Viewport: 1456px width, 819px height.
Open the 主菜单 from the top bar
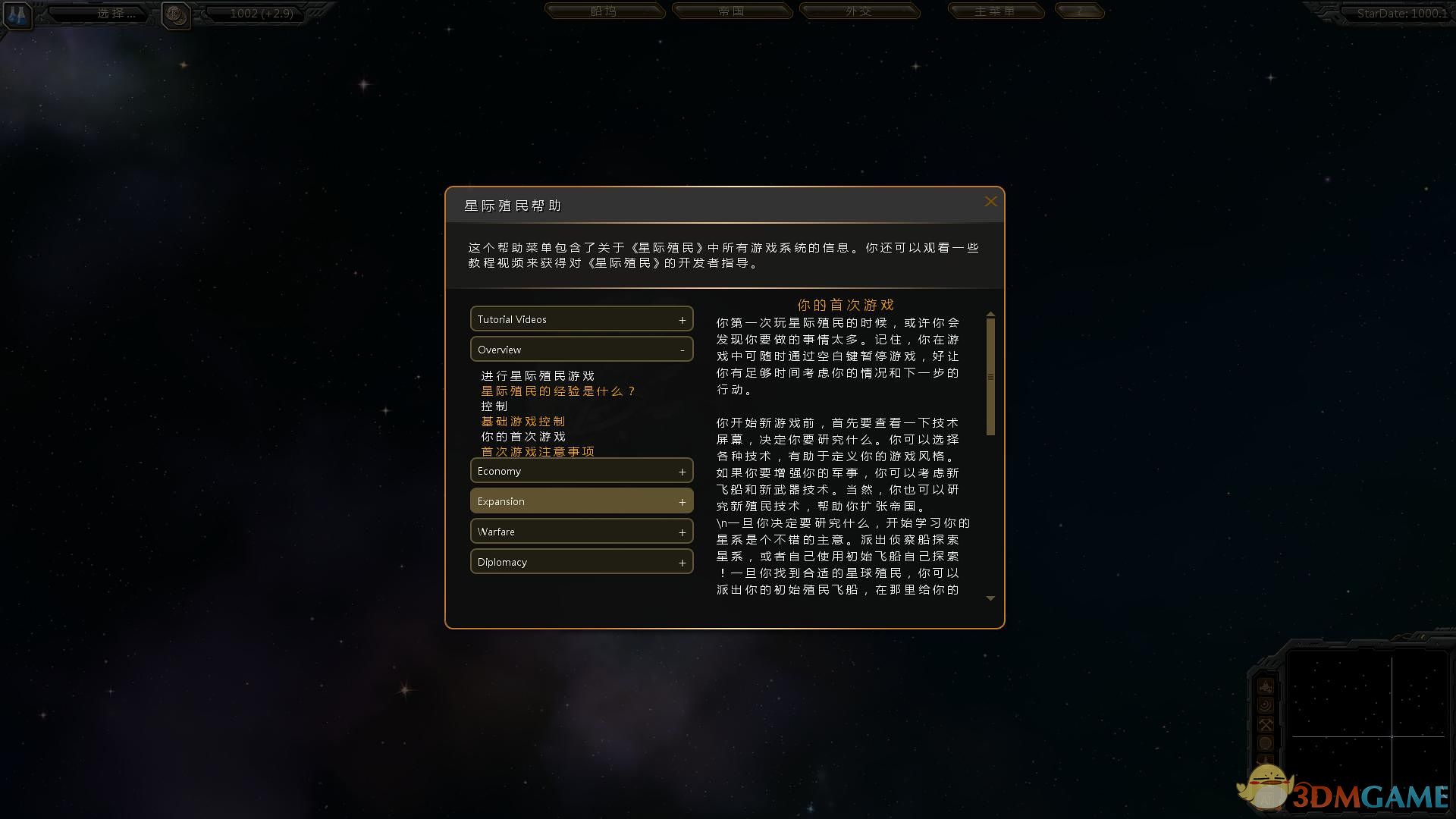995,11
